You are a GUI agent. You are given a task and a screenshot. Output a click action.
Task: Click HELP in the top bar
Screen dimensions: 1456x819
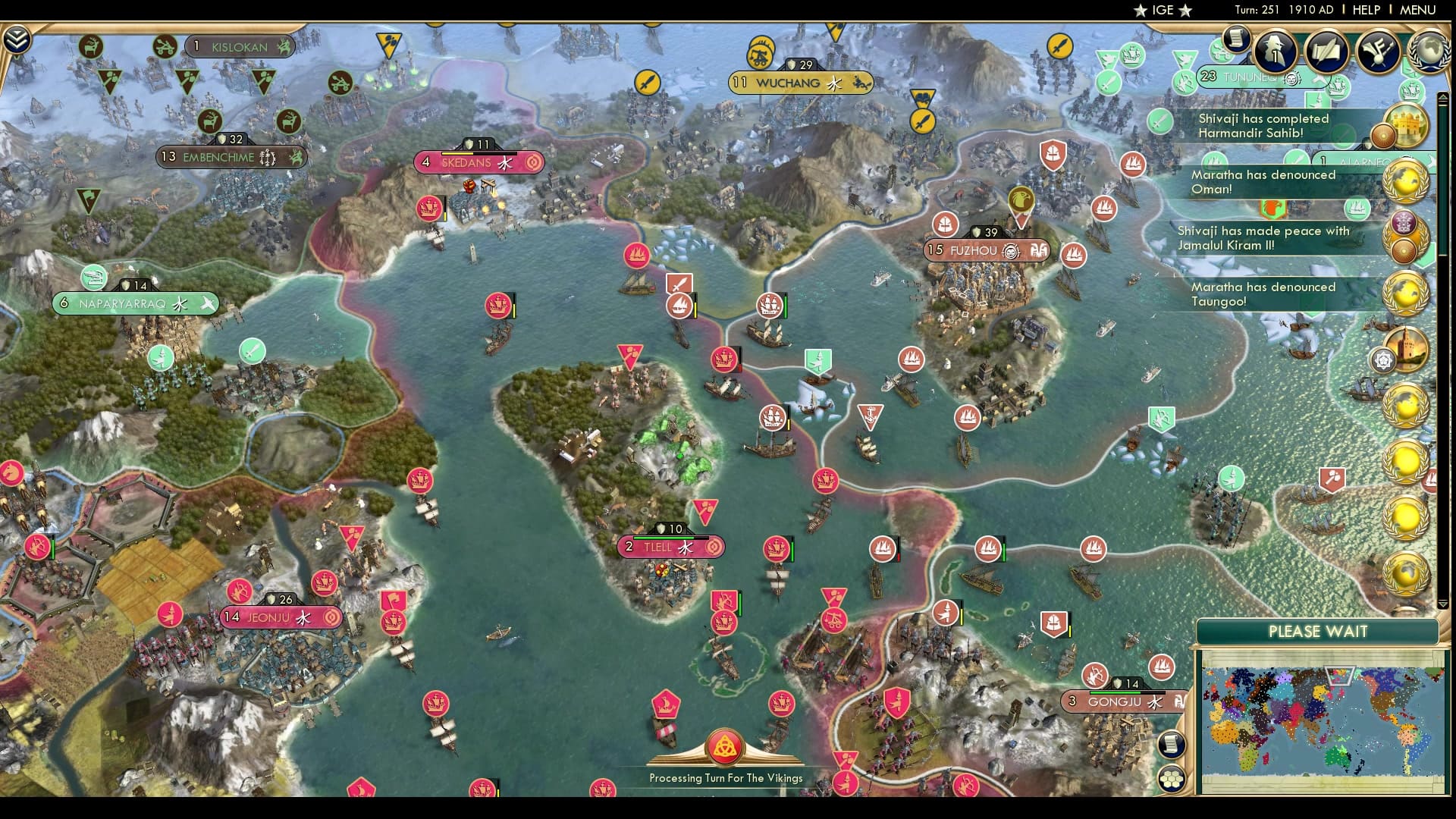[1367, 10]
